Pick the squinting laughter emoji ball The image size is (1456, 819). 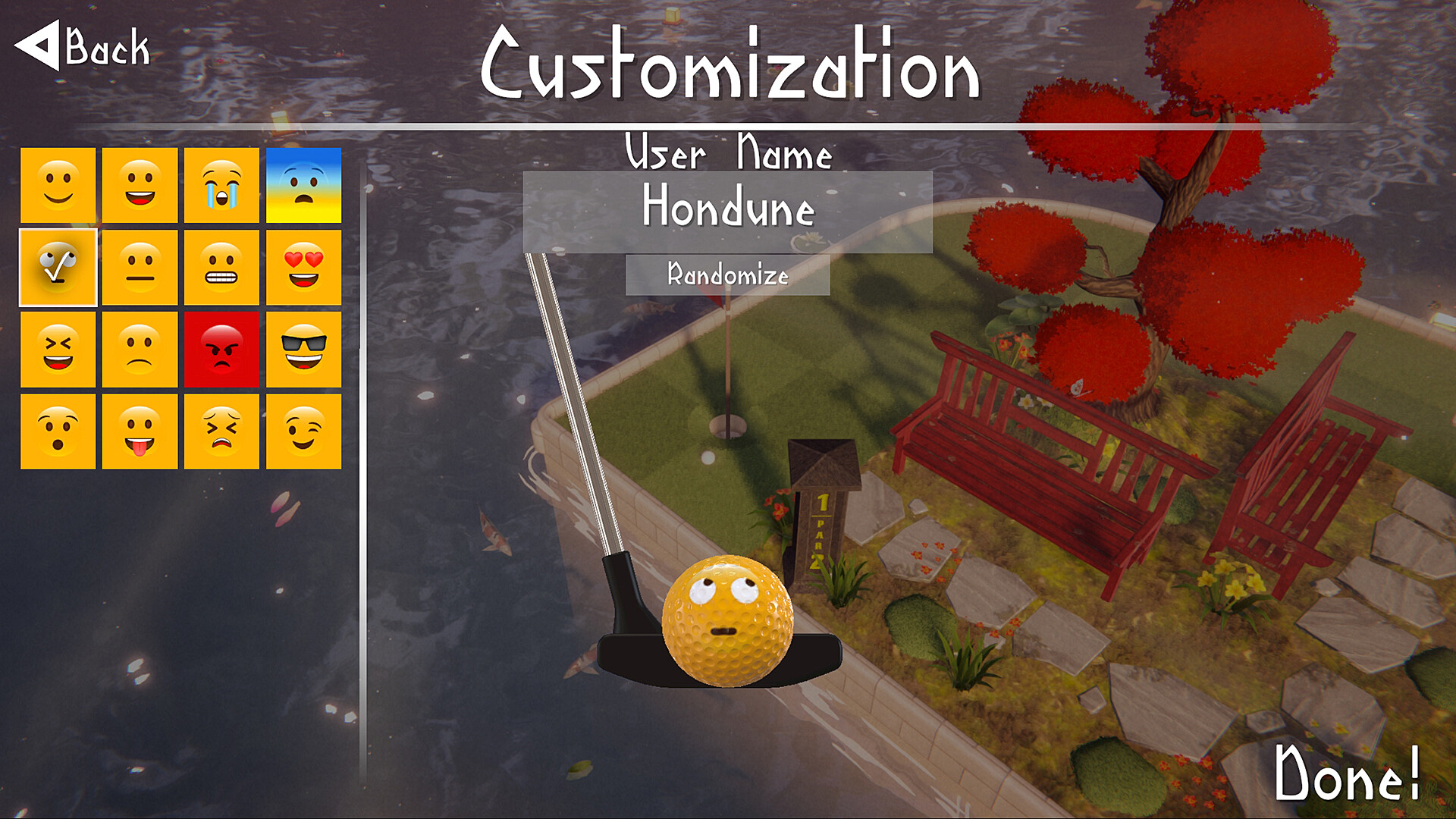click(x=57, y=350)
